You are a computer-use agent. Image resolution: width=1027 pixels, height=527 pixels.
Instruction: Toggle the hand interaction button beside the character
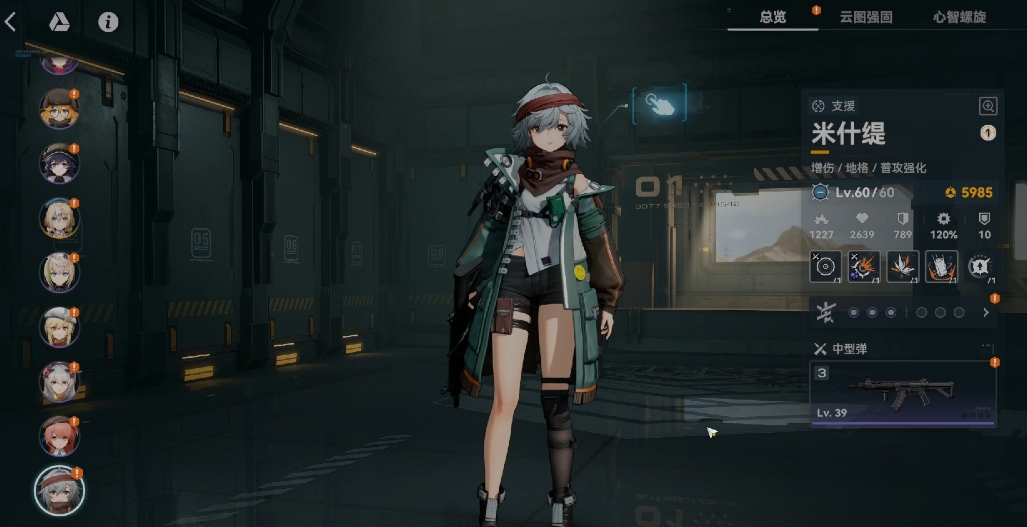(x=659, y=103)
